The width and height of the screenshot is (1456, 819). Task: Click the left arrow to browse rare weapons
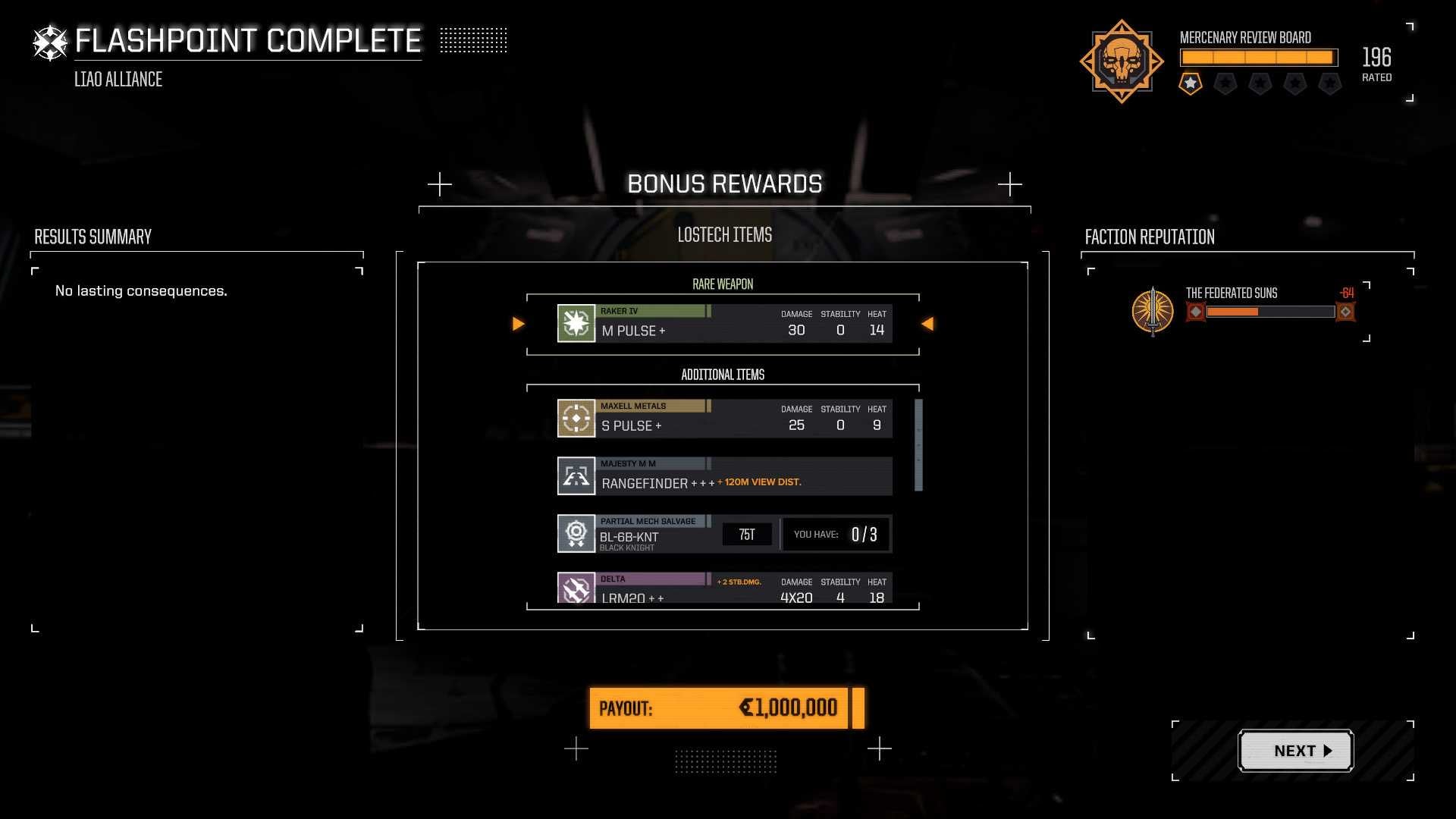tap(519, 323)
